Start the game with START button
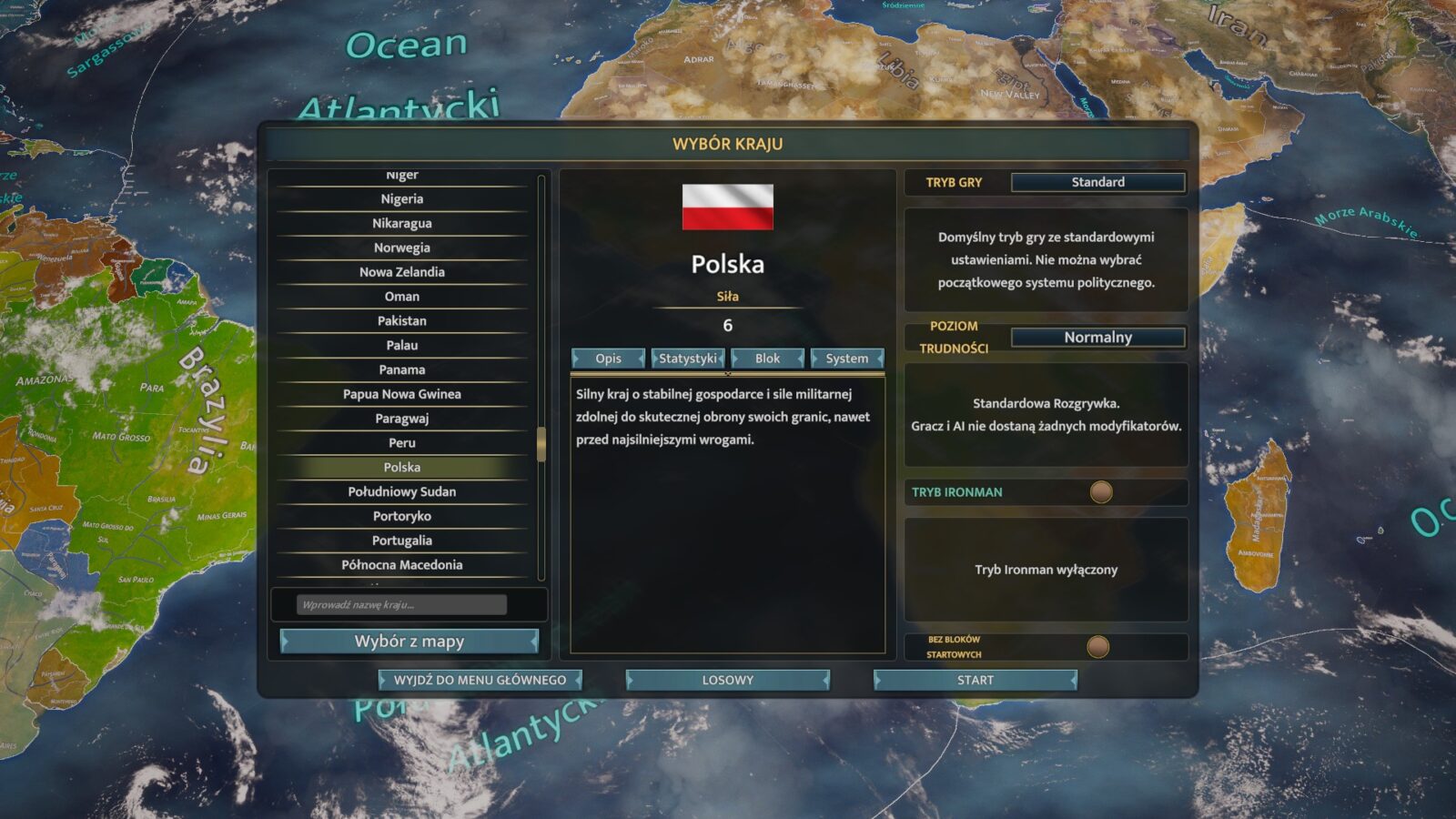This screenshot has width=1456, height=819. [x=975, y=680]
